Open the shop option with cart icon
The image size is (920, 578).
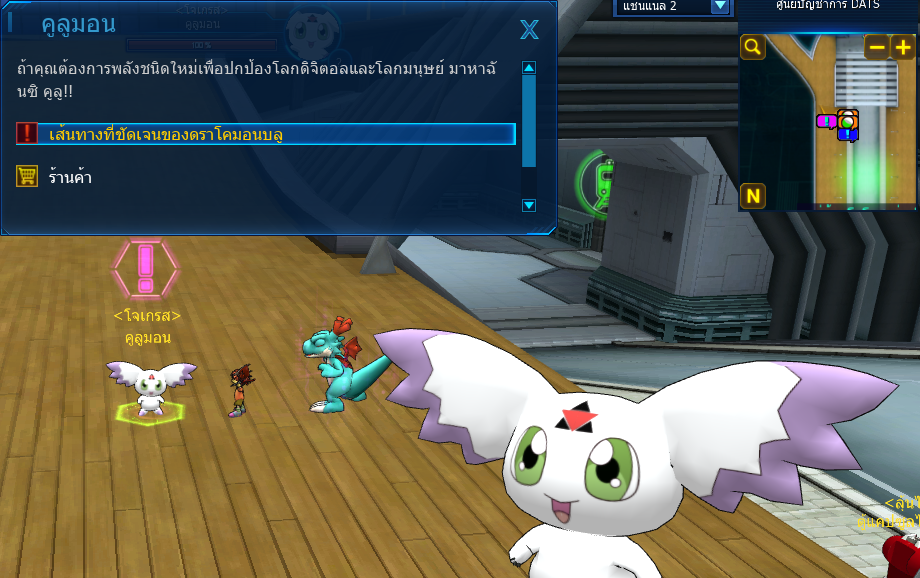[x=70, y=177]
